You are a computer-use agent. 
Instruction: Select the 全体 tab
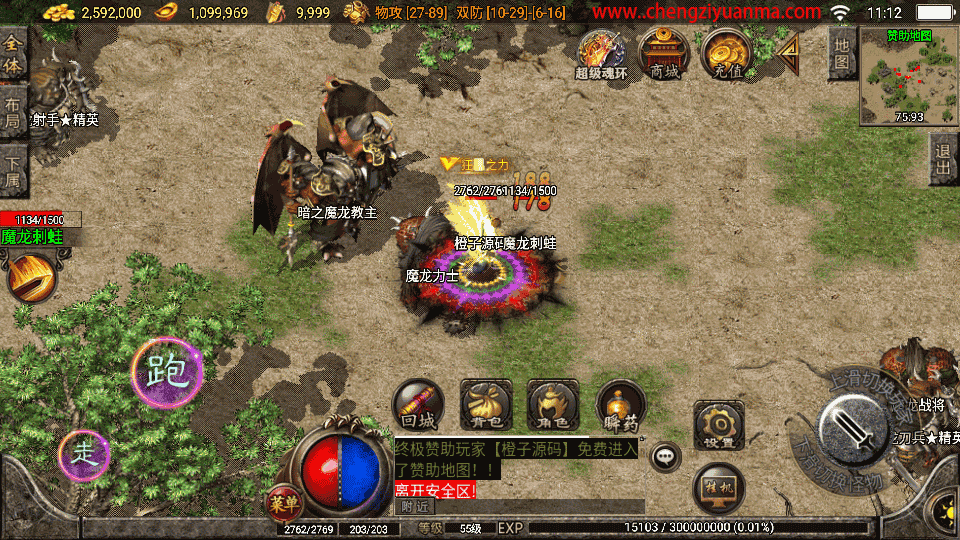click(13, 50)
